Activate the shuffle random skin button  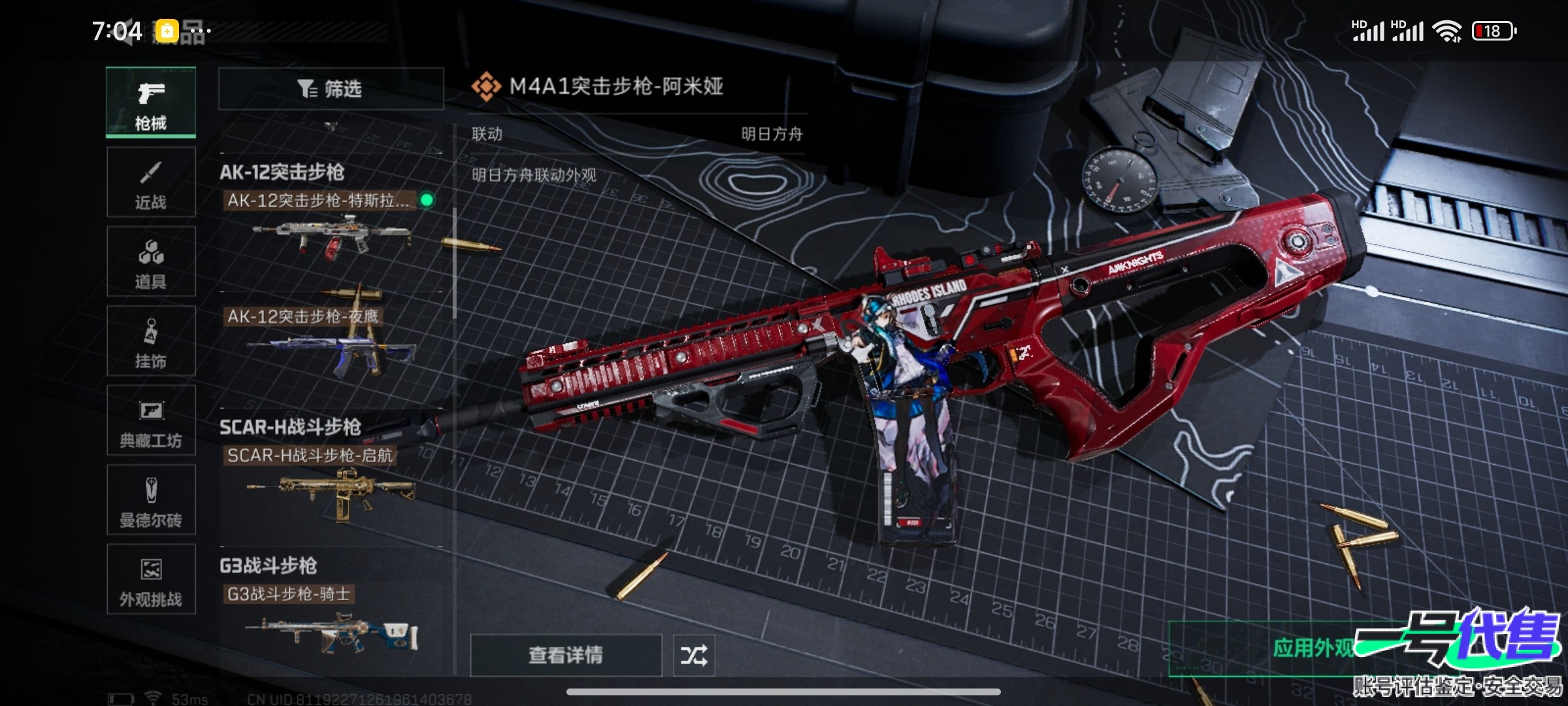(x=694, y=655)
